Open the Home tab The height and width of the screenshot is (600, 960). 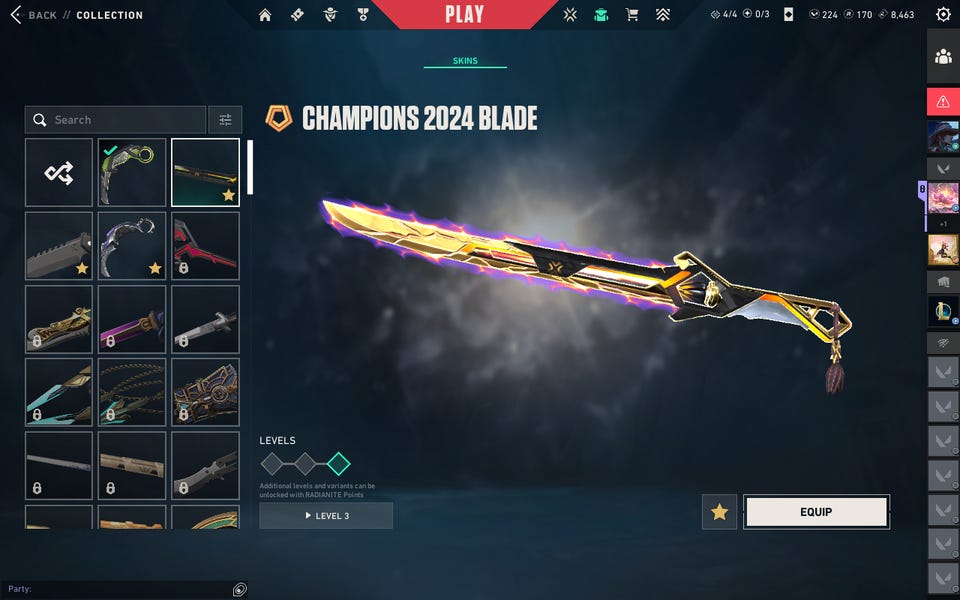coord(265,15)
